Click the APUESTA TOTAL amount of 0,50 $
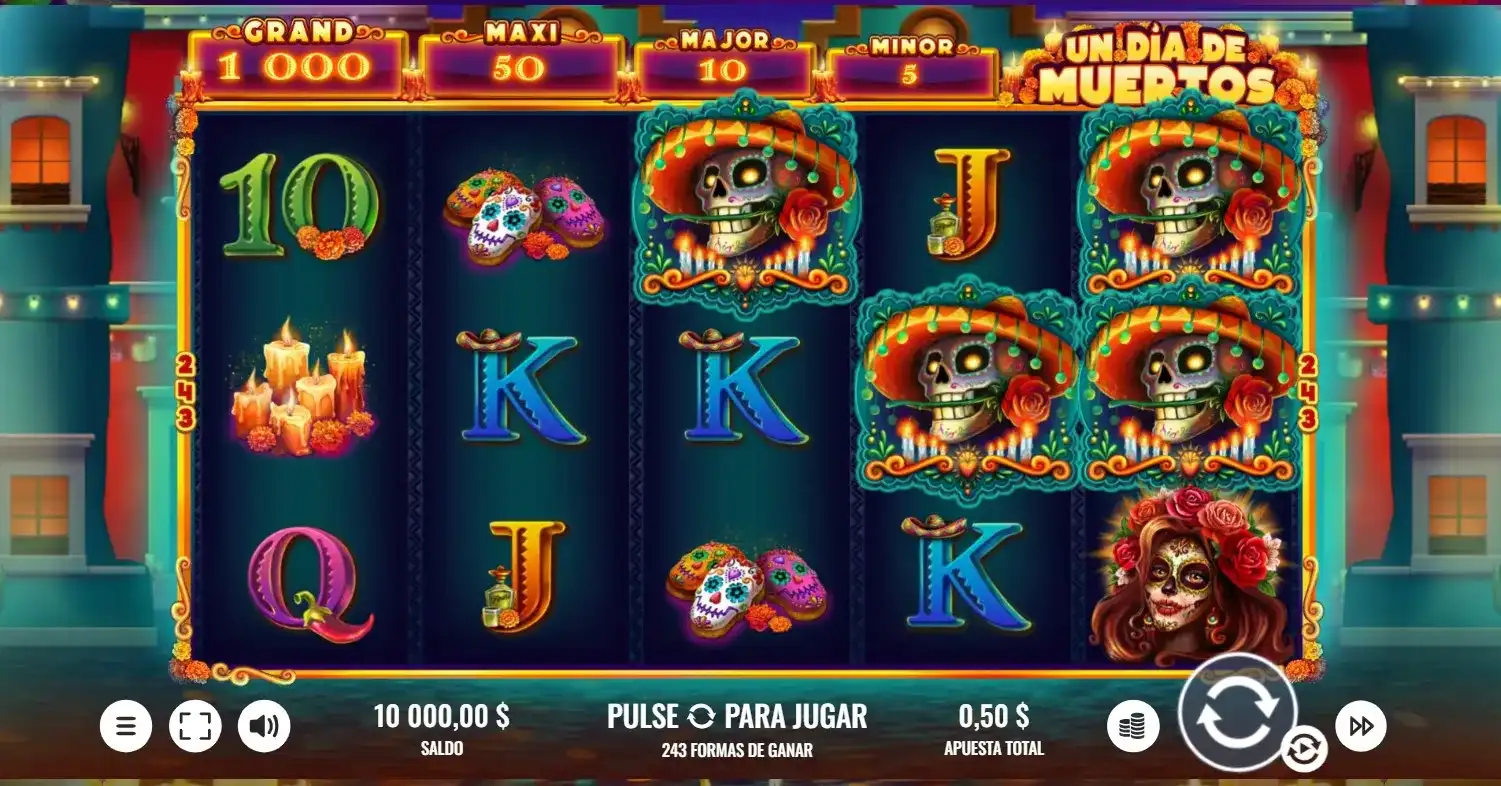The image size is (1501, 786). pyautogui.click(x=993, y=718)
